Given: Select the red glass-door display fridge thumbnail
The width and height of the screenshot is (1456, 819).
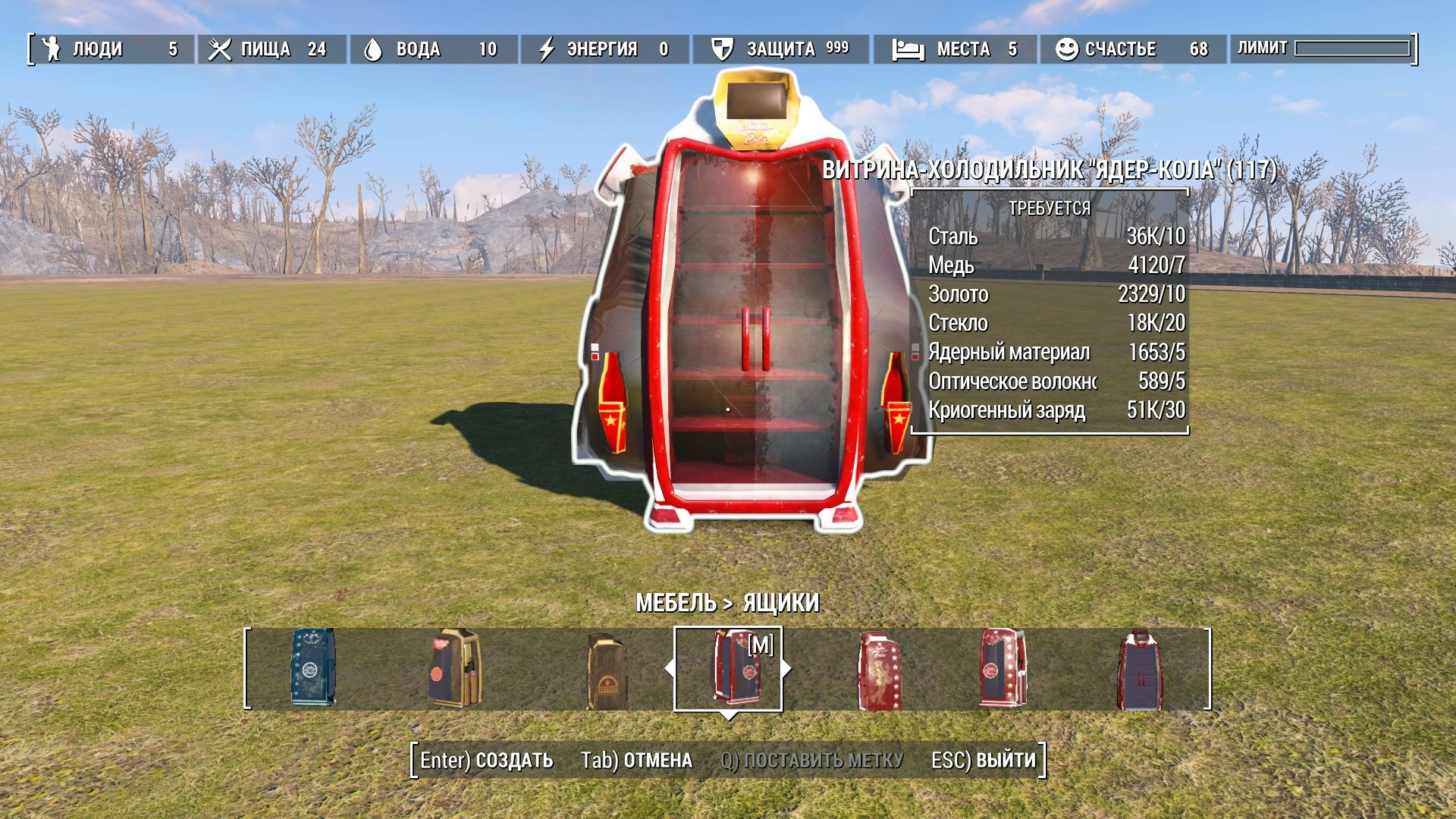Looking at the screenshot, I should coord(1140,670).
